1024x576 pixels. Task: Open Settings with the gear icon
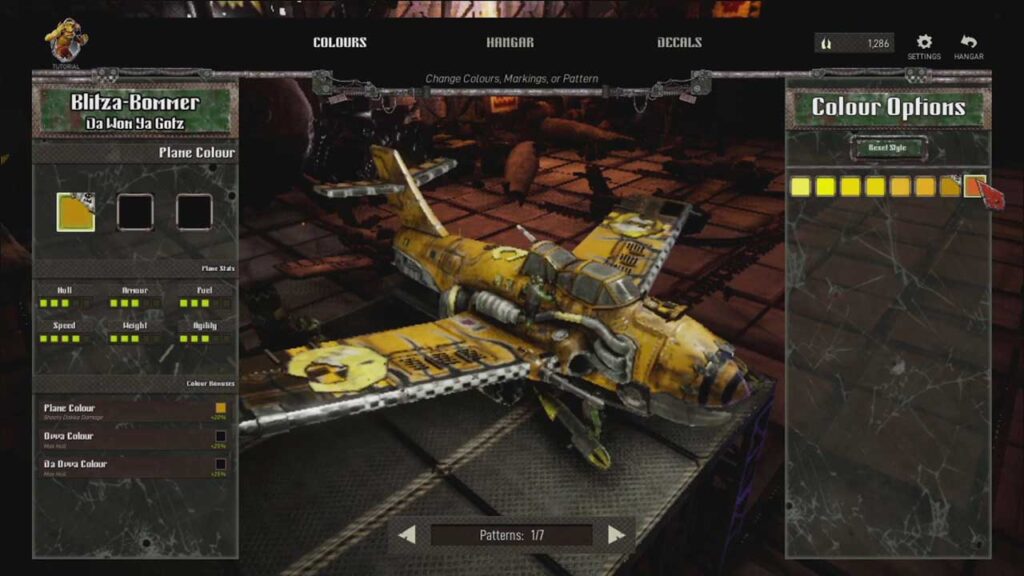point(924,43)
